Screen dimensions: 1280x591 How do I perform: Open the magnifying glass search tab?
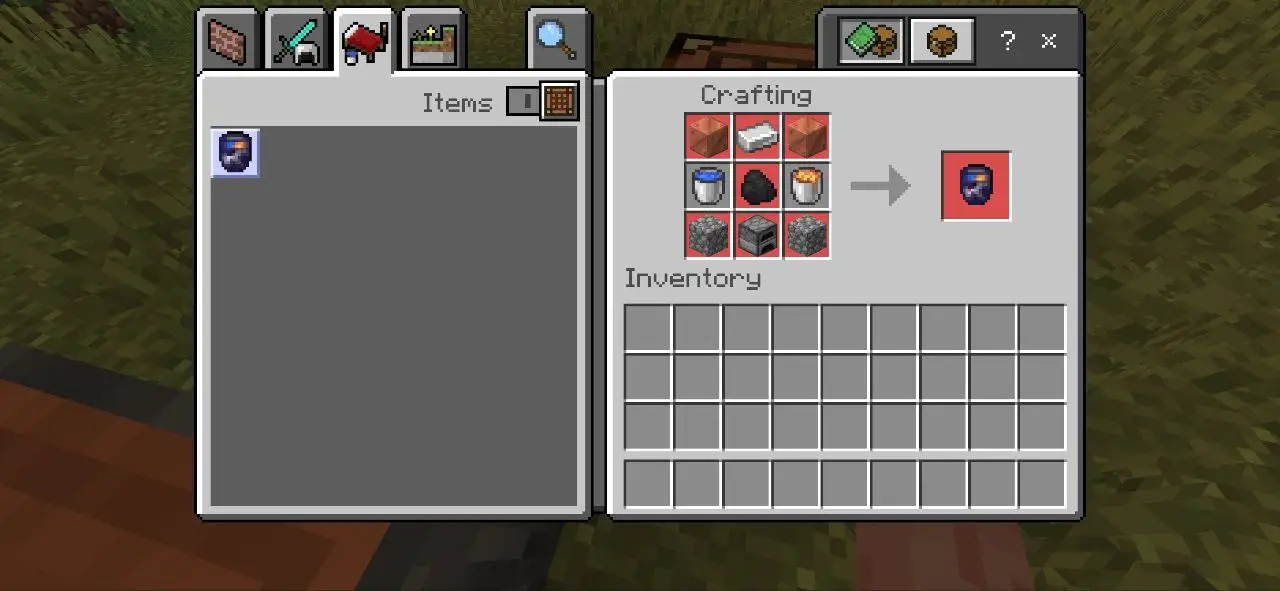coord(556,41)
